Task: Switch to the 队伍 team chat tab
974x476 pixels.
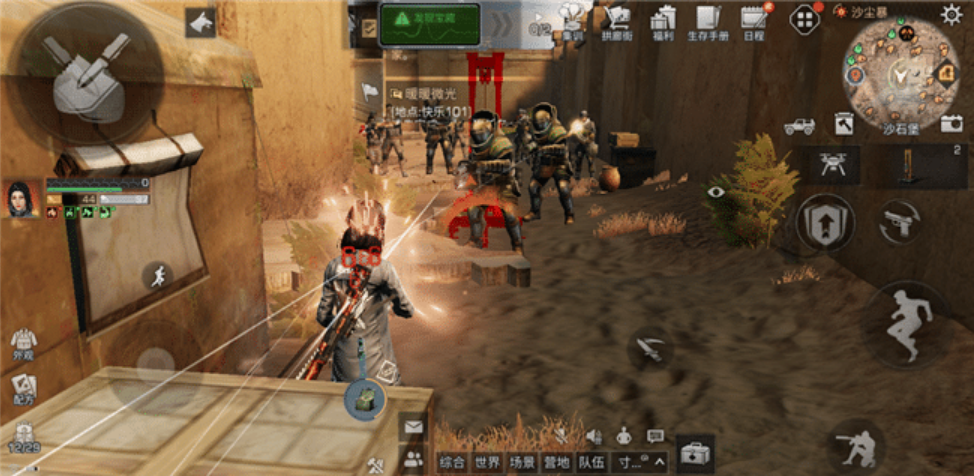Action: pyautogui.click(x=592, y=463)
